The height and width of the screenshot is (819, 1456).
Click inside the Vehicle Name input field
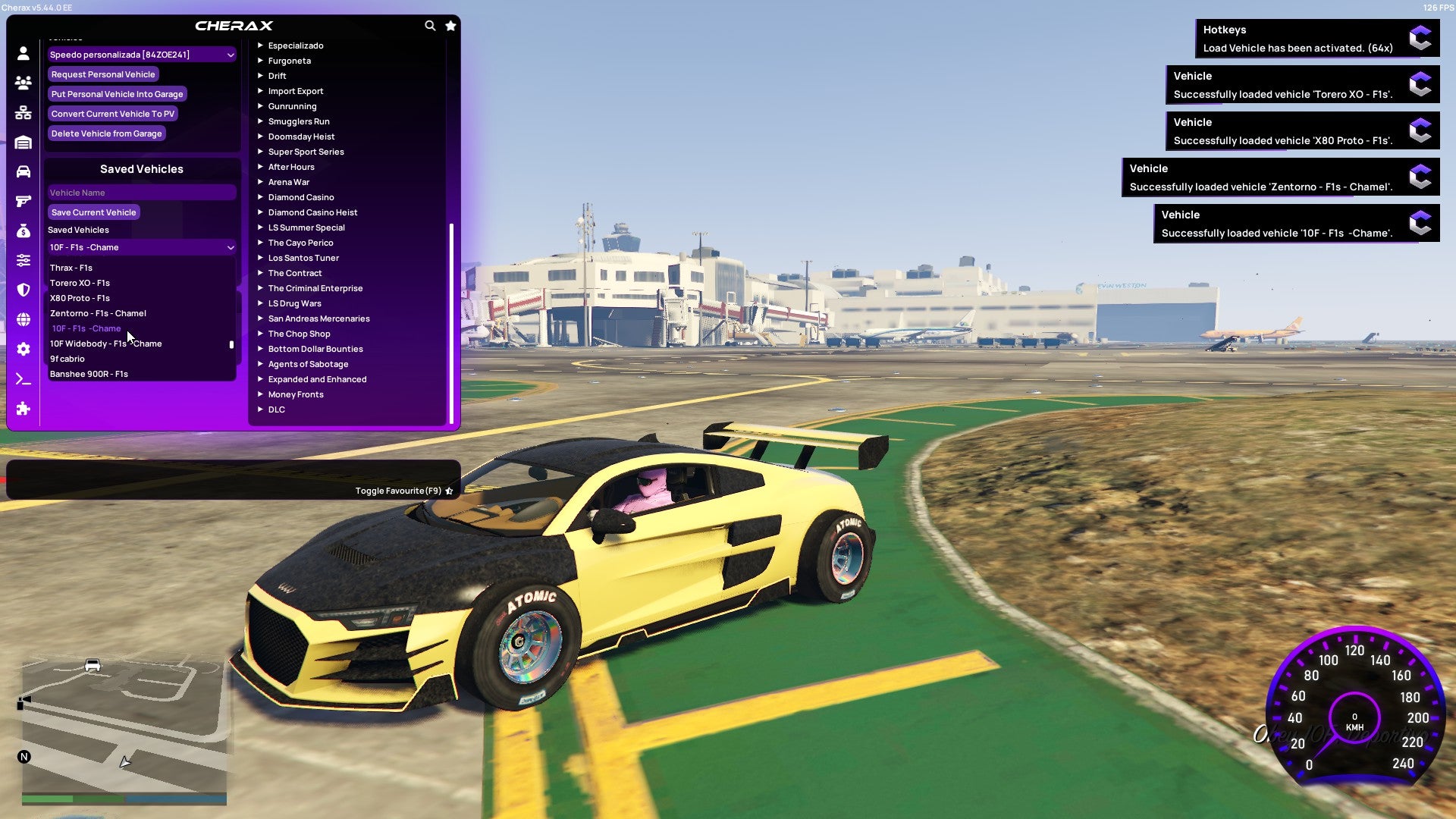[141, 192]
